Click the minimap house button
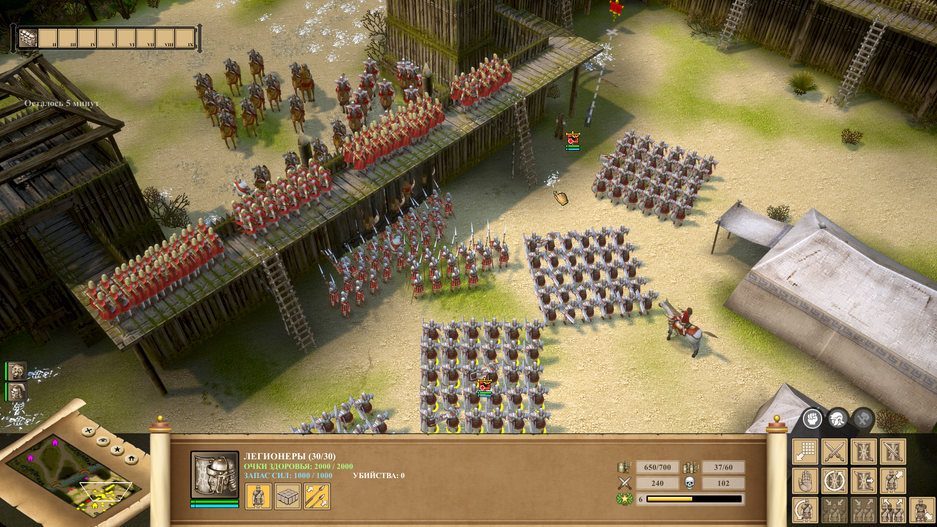The height and width of the screenshot is (527, 937). tap(131, 460)
